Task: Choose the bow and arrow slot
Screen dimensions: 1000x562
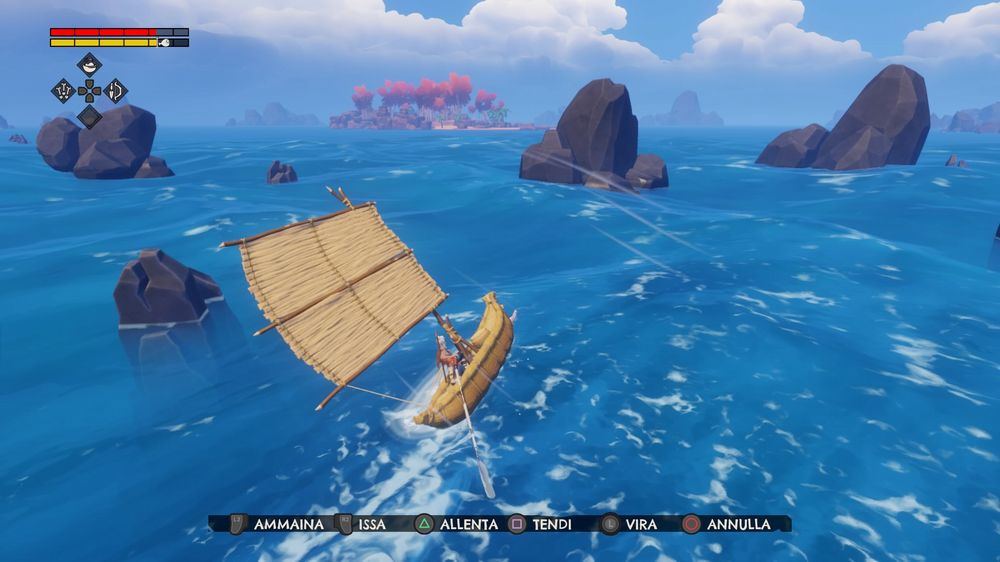Action: 116,91
